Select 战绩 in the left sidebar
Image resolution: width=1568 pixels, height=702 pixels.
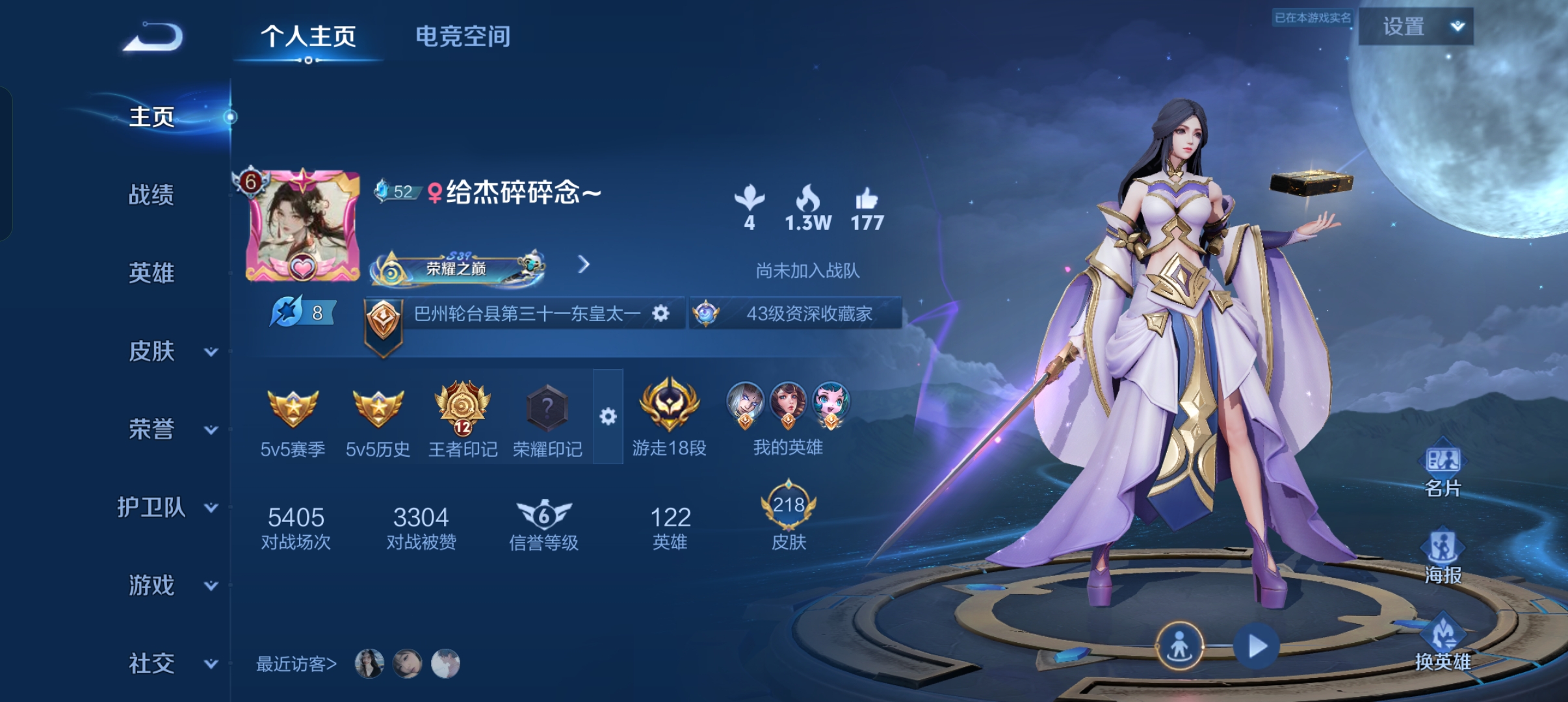click(x=152, y=195)
